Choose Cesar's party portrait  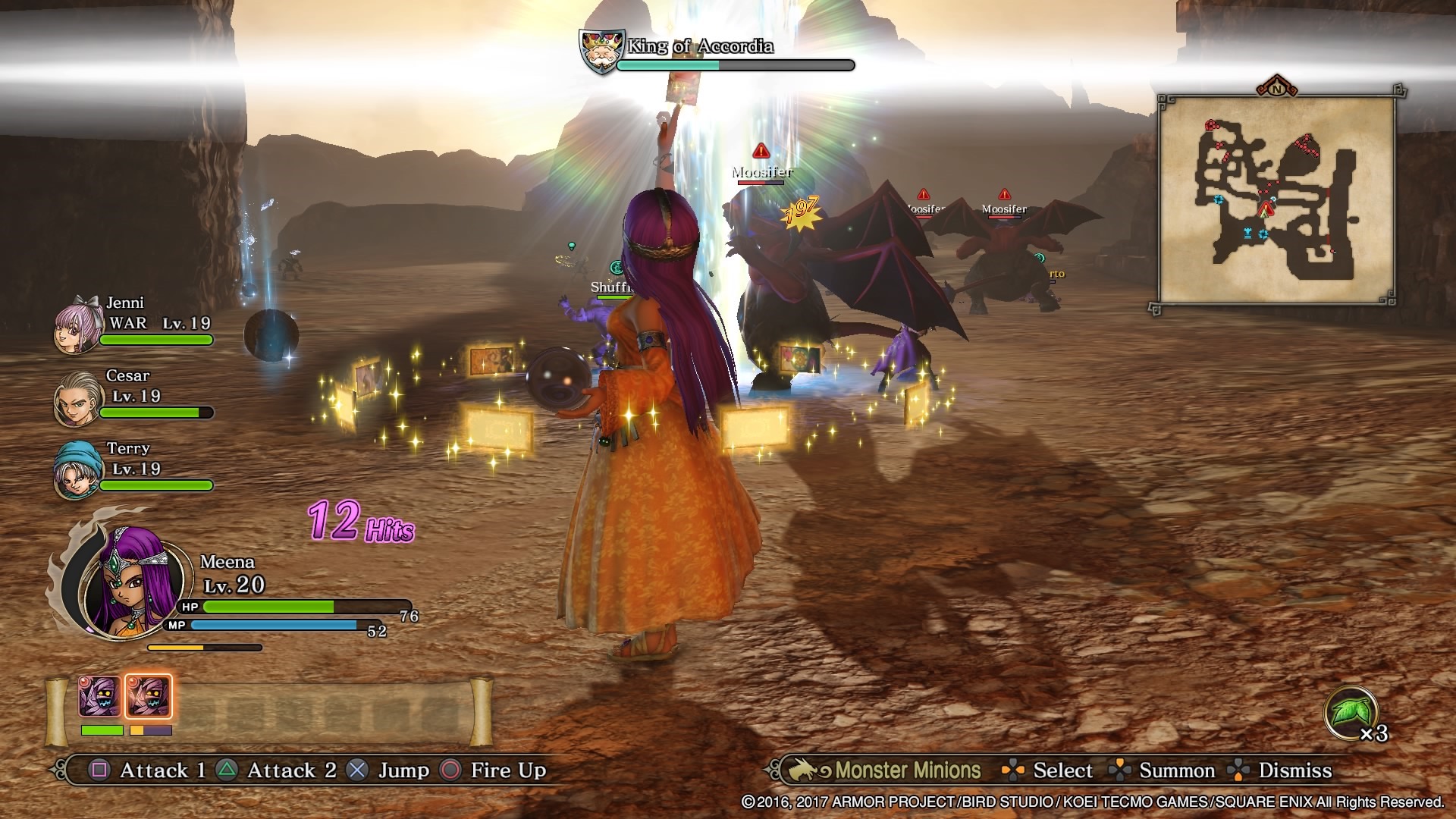(x=77, y=398)
